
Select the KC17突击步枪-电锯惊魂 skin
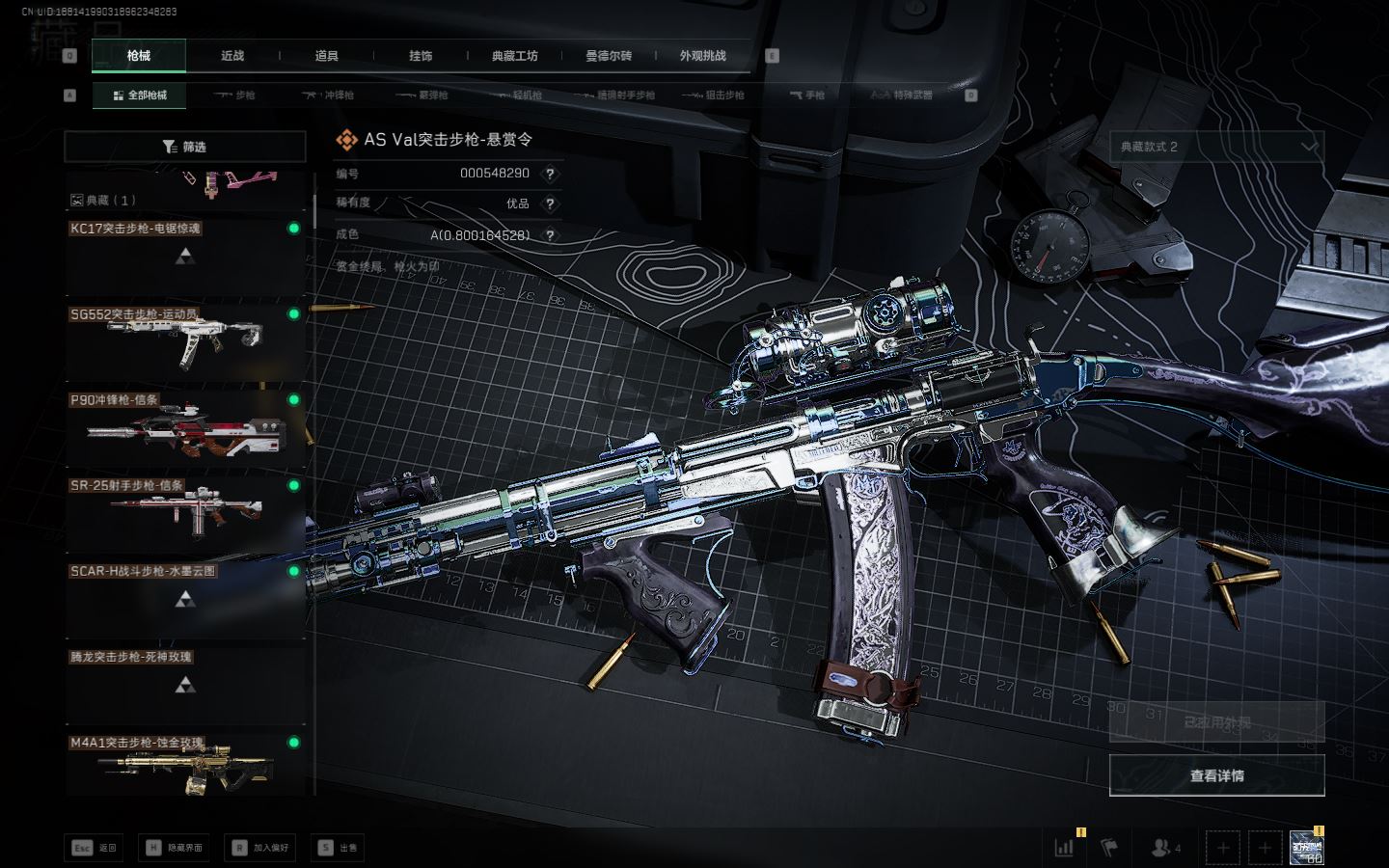[185, 256]
